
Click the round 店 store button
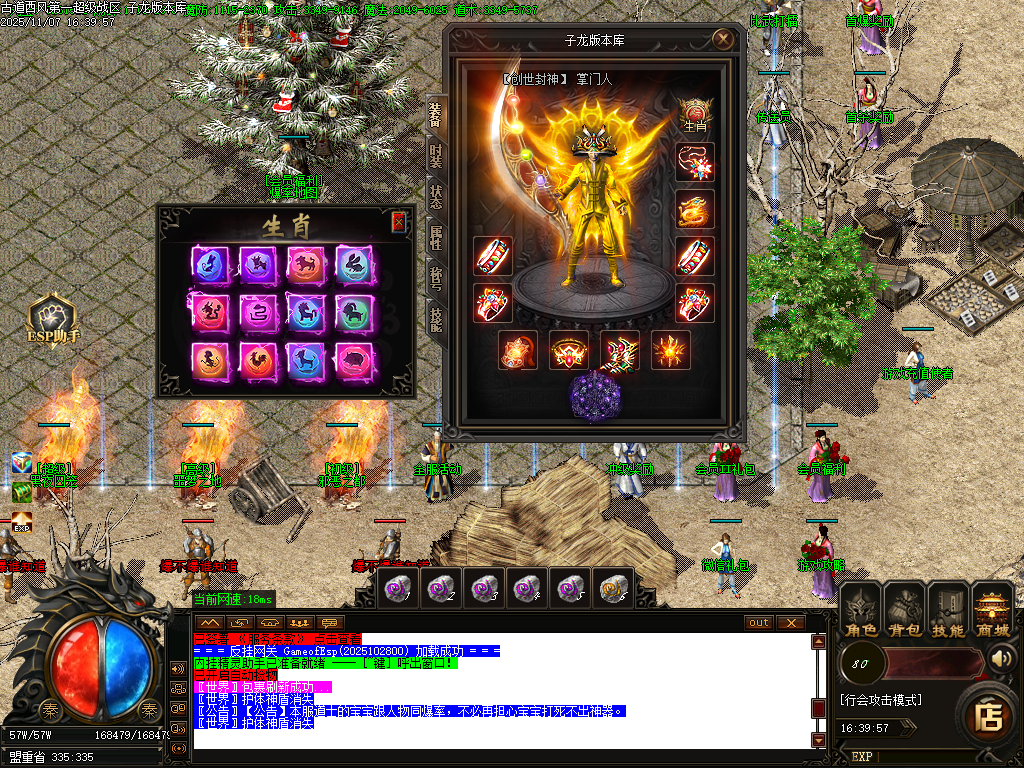pos(988,716)
